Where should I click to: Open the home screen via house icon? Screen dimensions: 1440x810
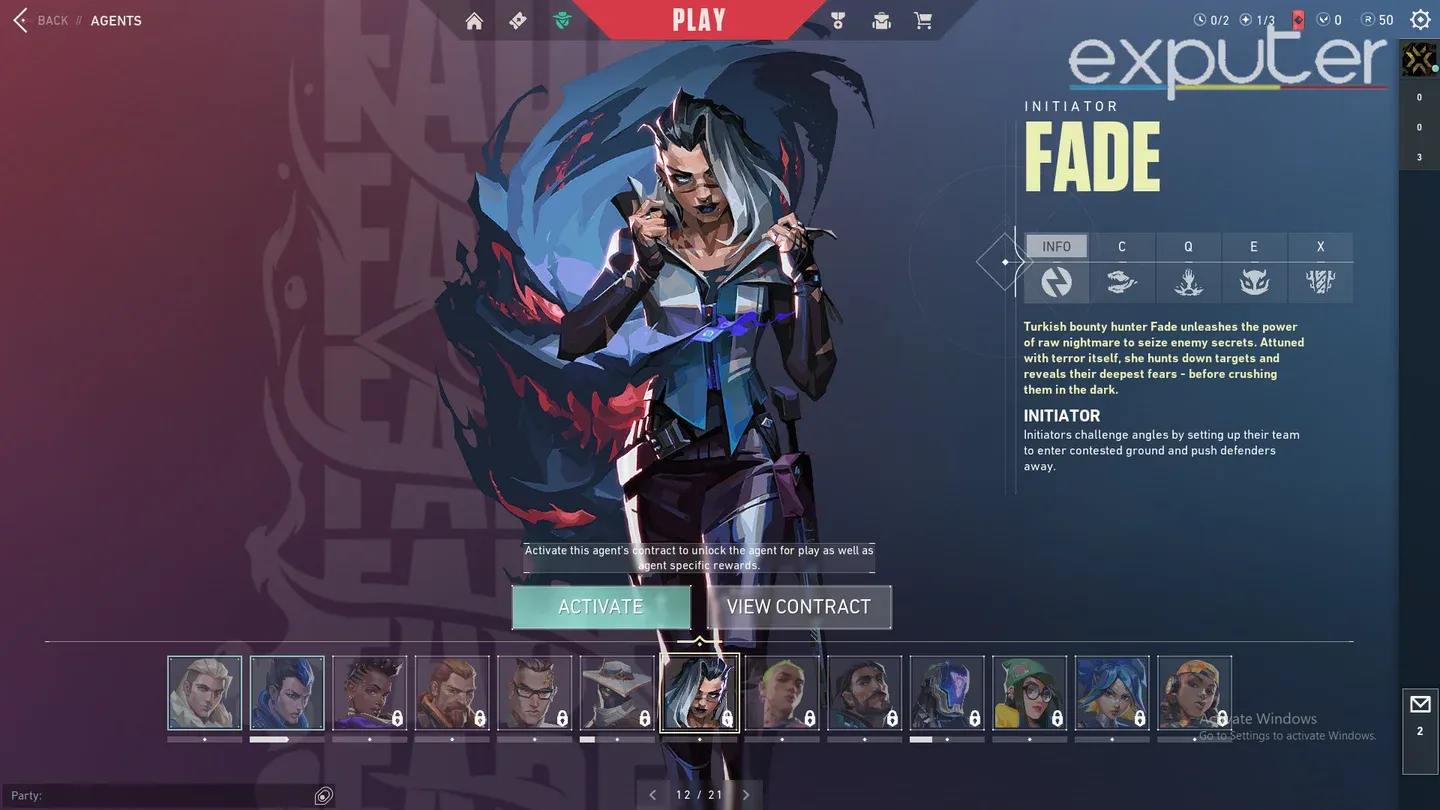tap(474, 21)
